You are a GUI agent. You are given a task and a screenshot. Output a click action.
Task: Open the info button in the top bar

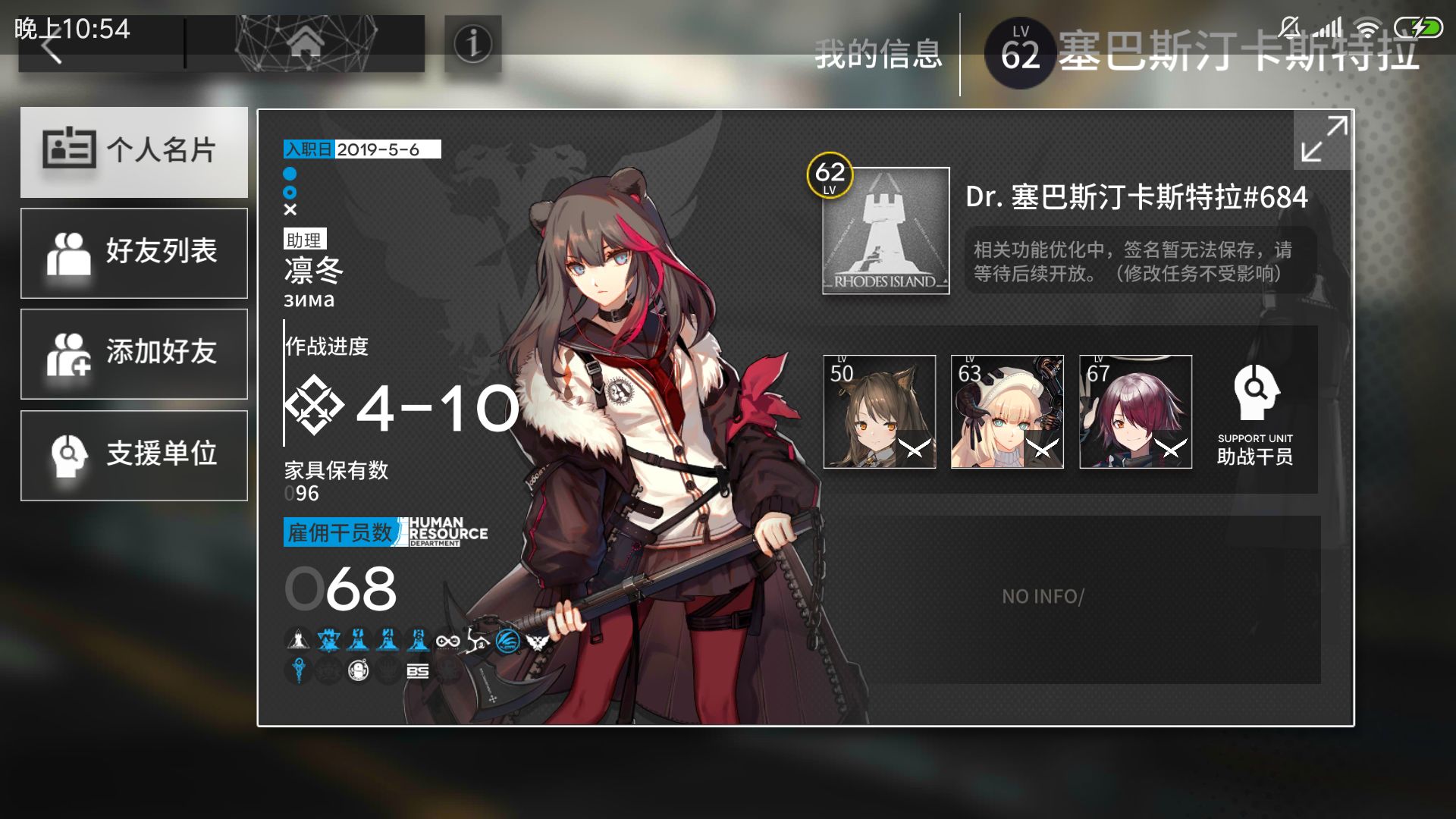[472, 44]
